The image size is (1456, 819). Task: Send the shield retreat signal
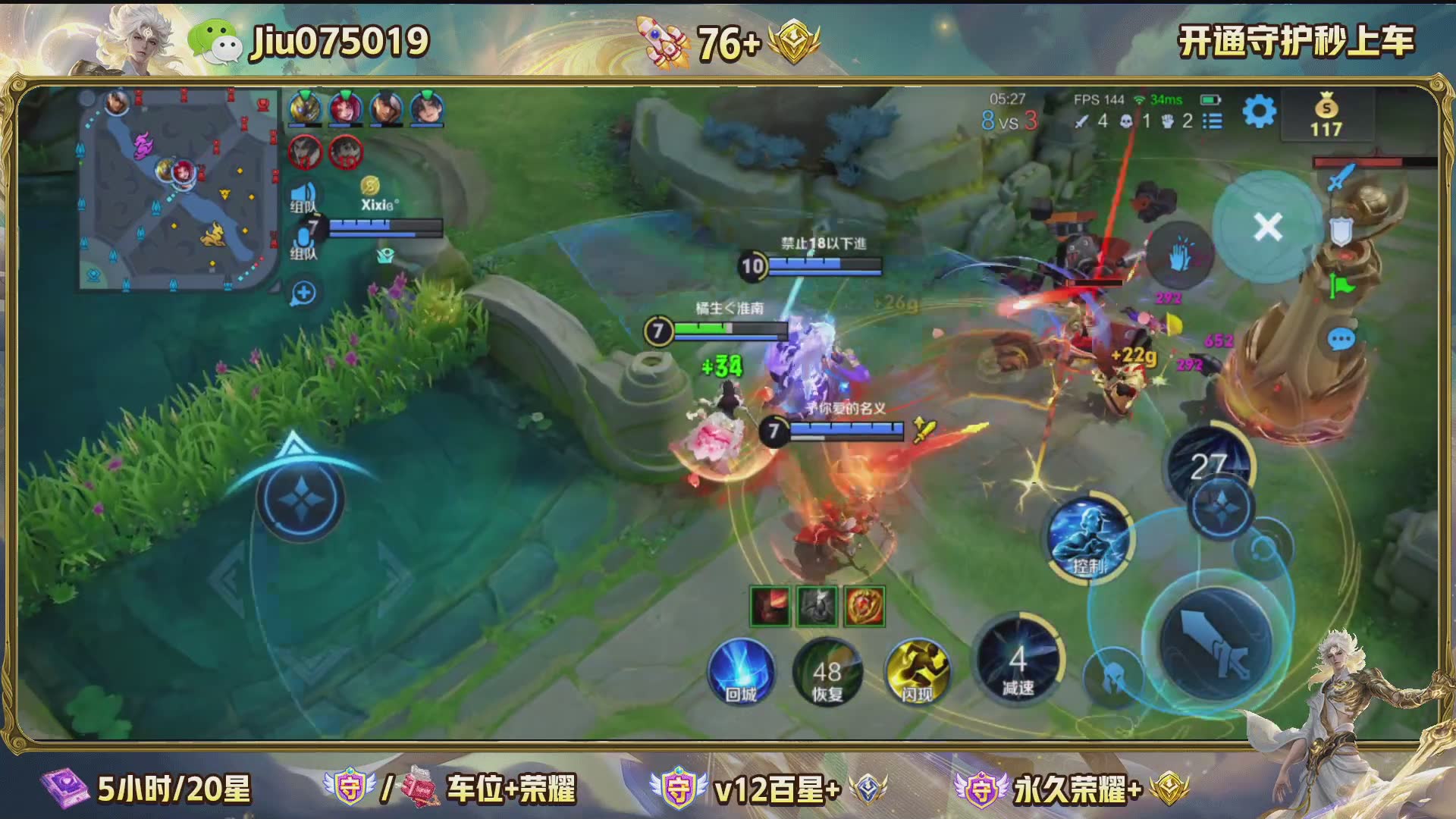coord(1341,231)
